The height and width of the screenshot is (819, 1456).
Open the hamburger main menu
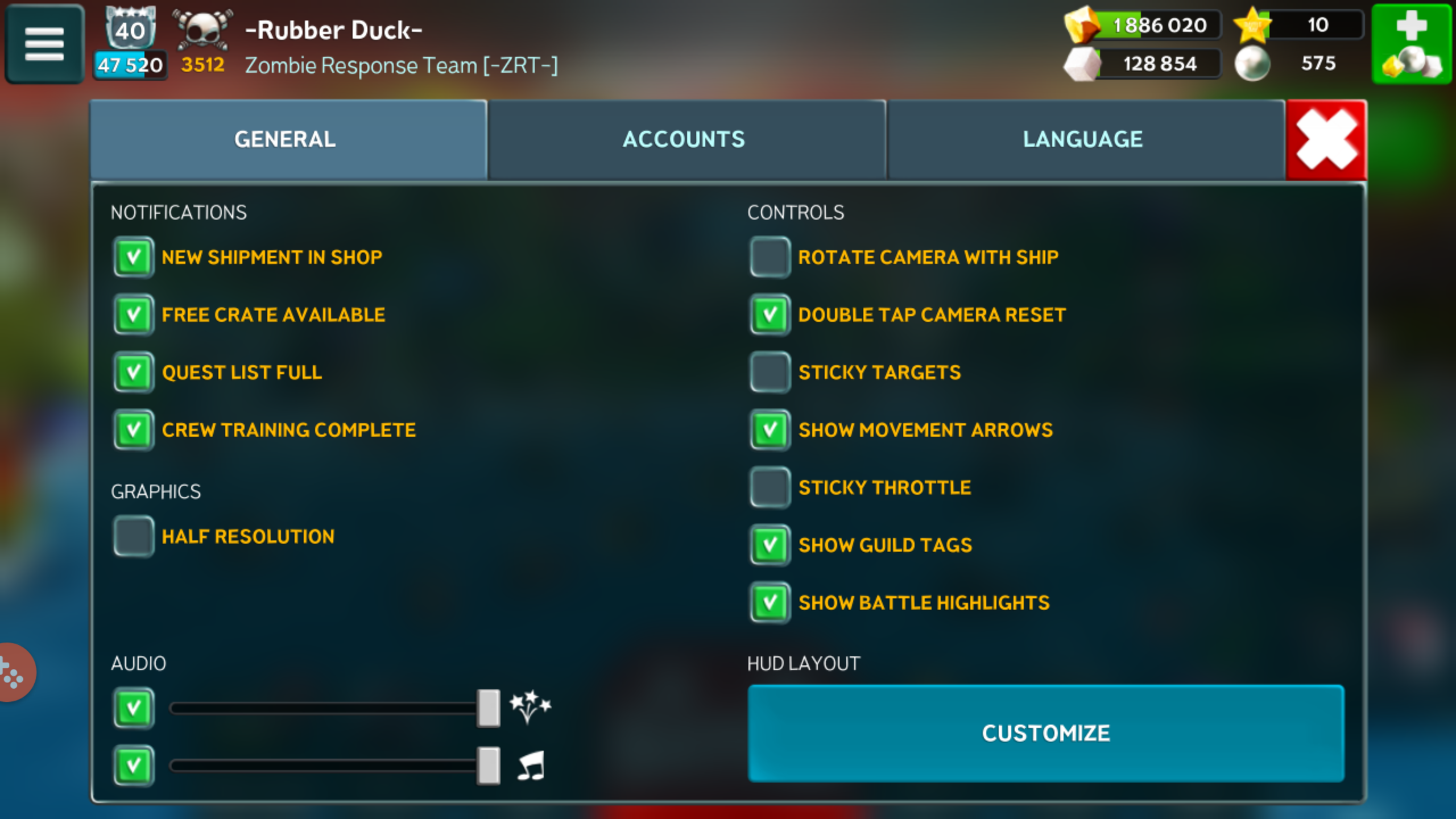coord(44,44)
